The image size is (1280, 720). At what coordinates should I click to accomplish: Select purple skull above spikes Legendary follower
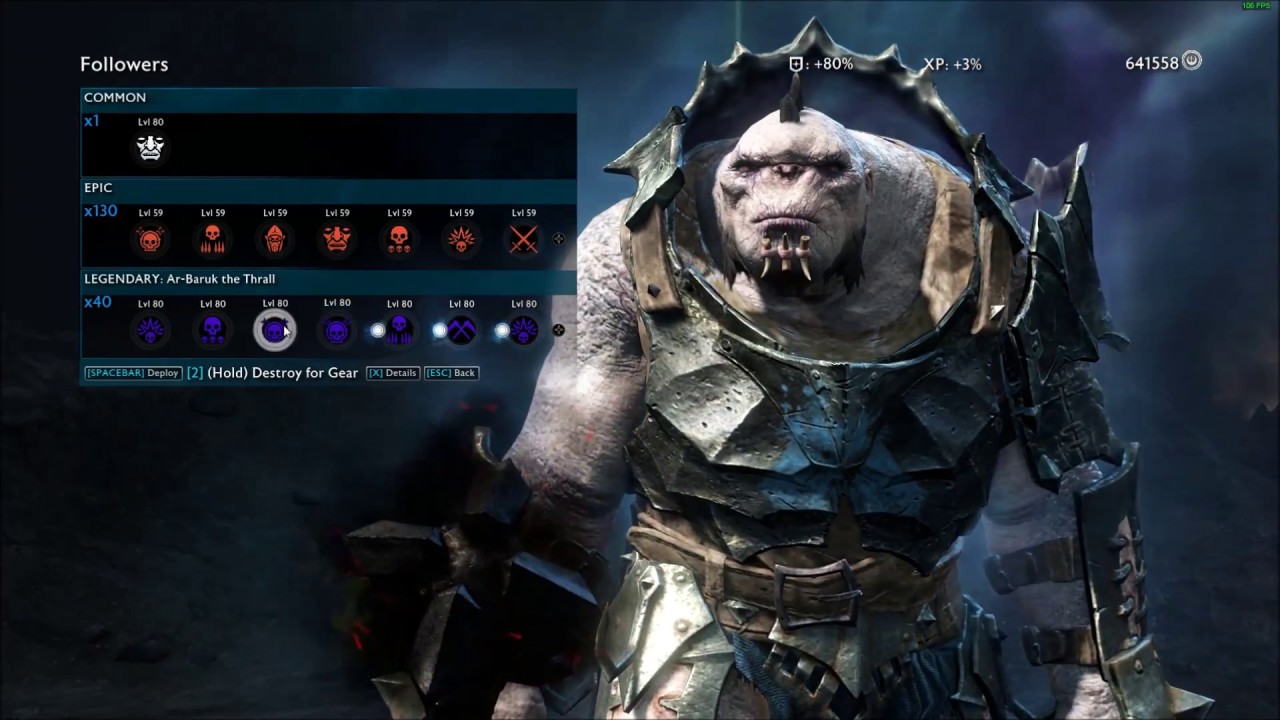400,330
